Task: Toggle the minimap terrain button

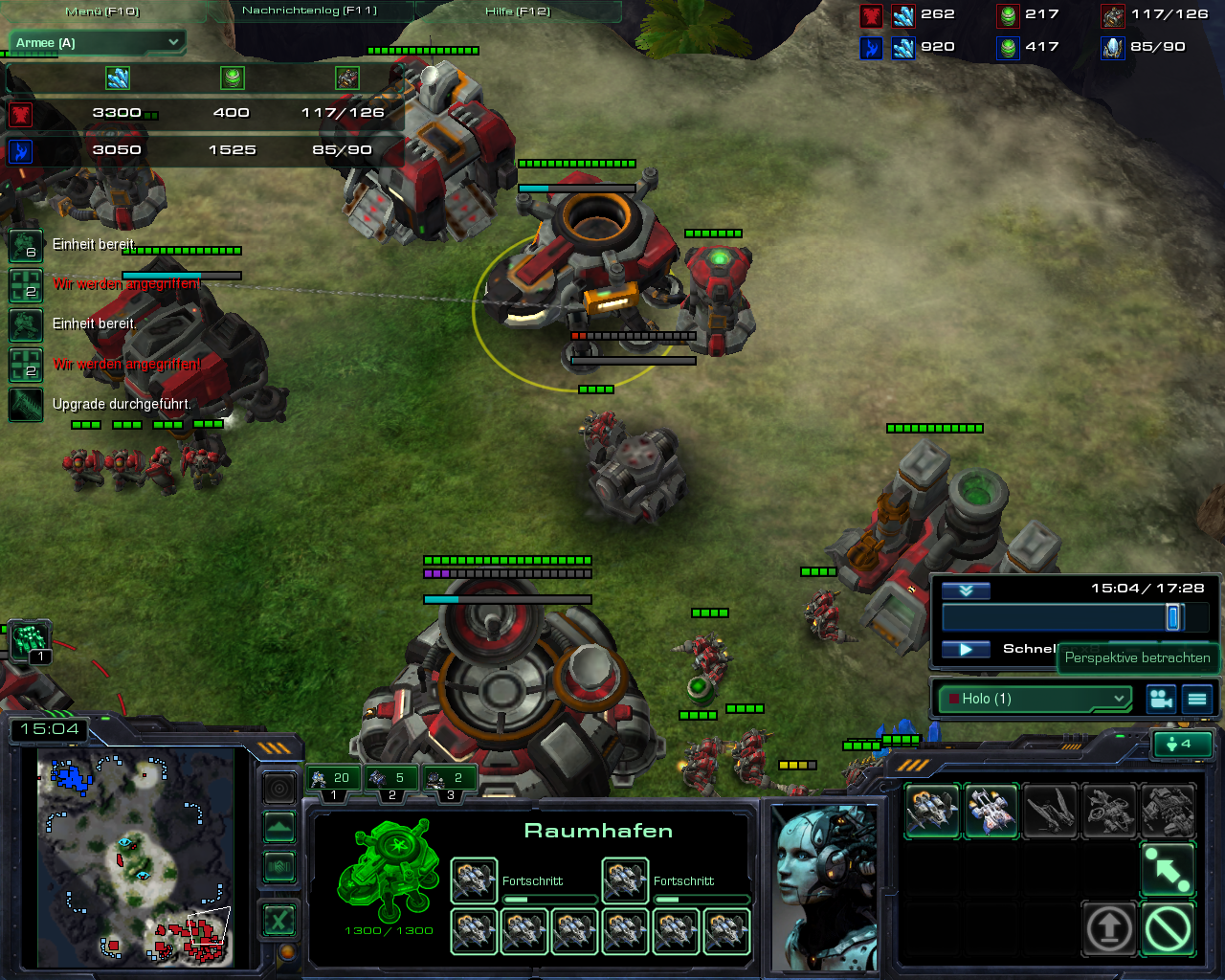Action: click(x=279, y=828)
